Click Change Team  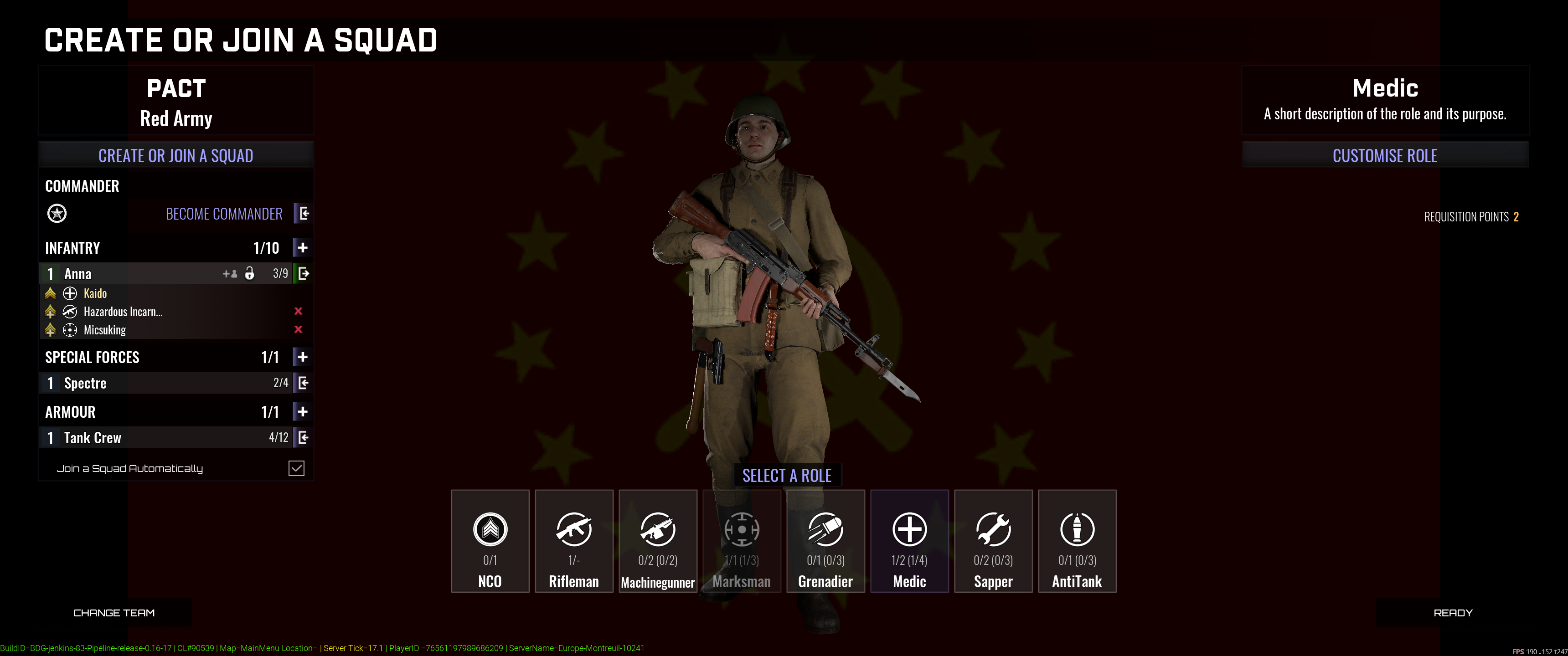[114, 613]
